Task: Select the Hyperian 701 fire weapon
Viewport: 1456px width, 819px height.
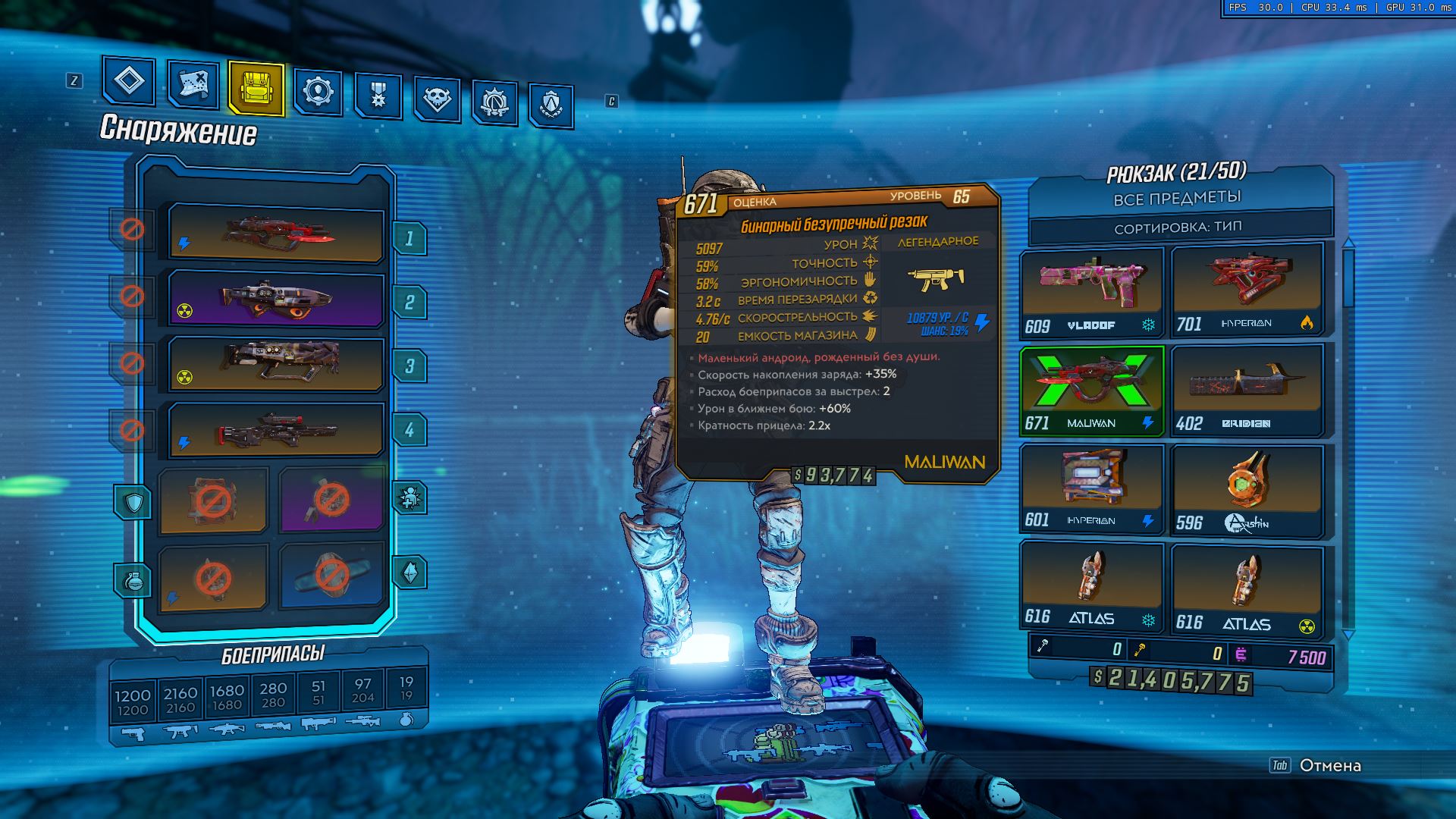Action: (x=1247, y=290)
